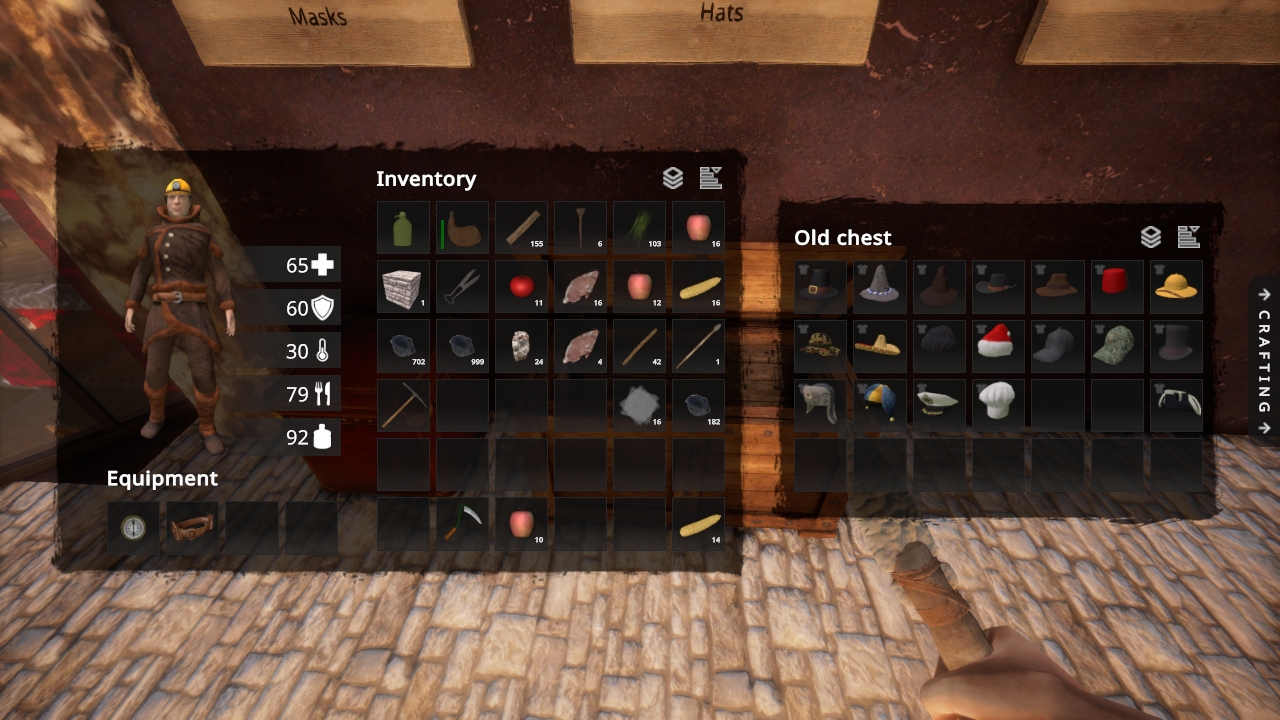Select the green canteen in inventory
This screenshot has width=1280, height=720.
[x=403, y=227]
